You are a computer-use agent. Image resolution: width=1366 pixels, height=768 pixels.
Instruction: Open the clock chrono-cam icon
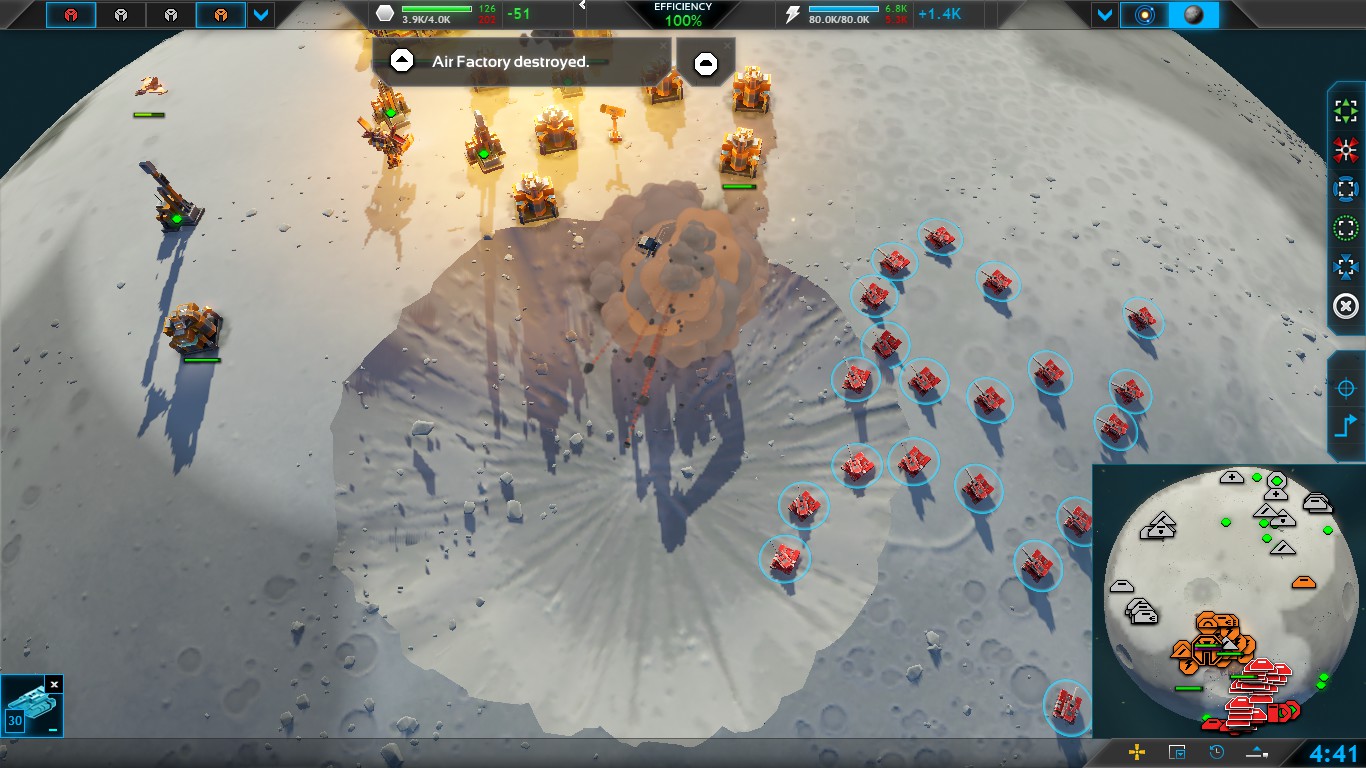click(1217, 752)
